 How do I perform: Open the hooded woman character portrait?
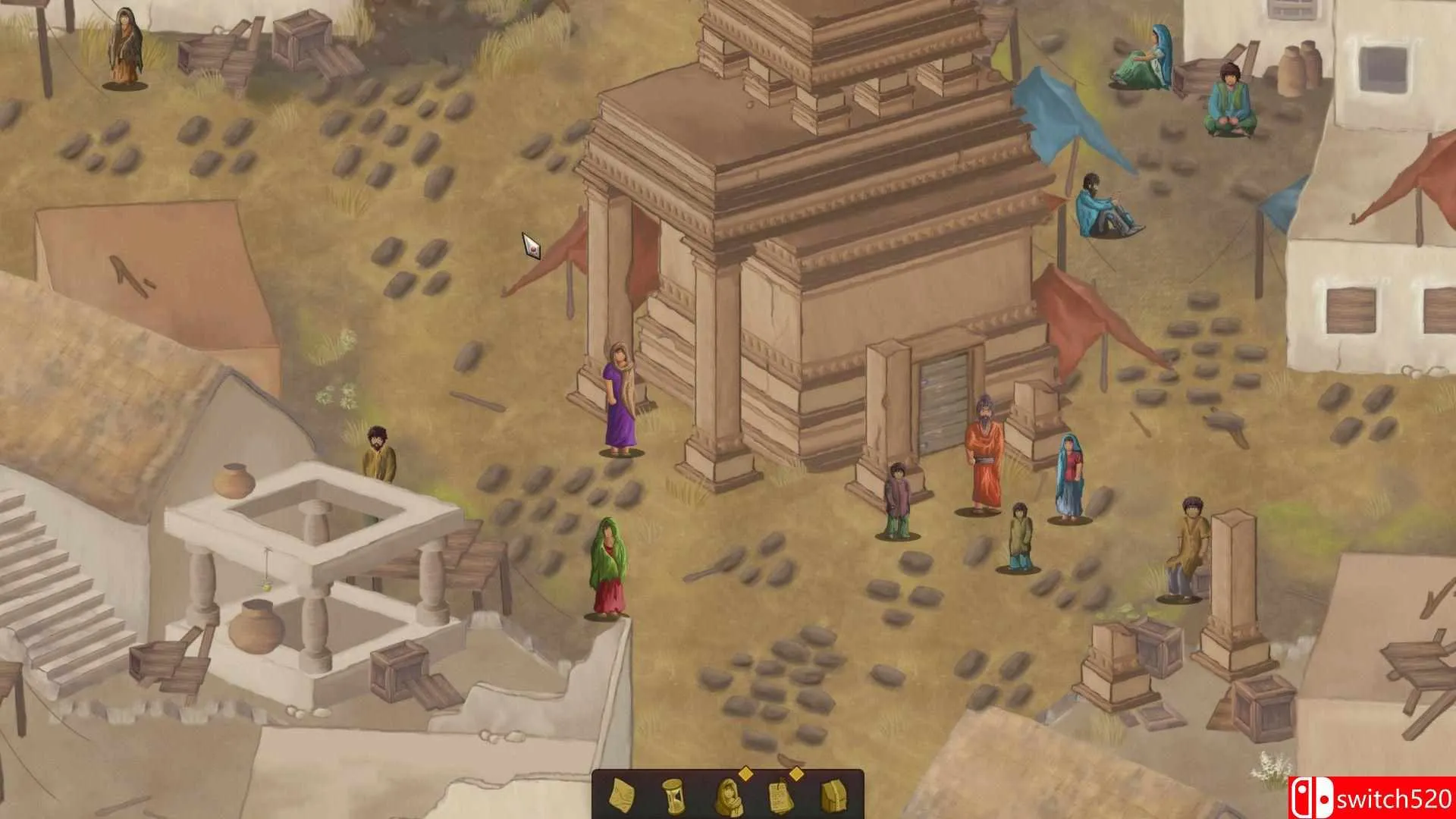click(727, 795)
